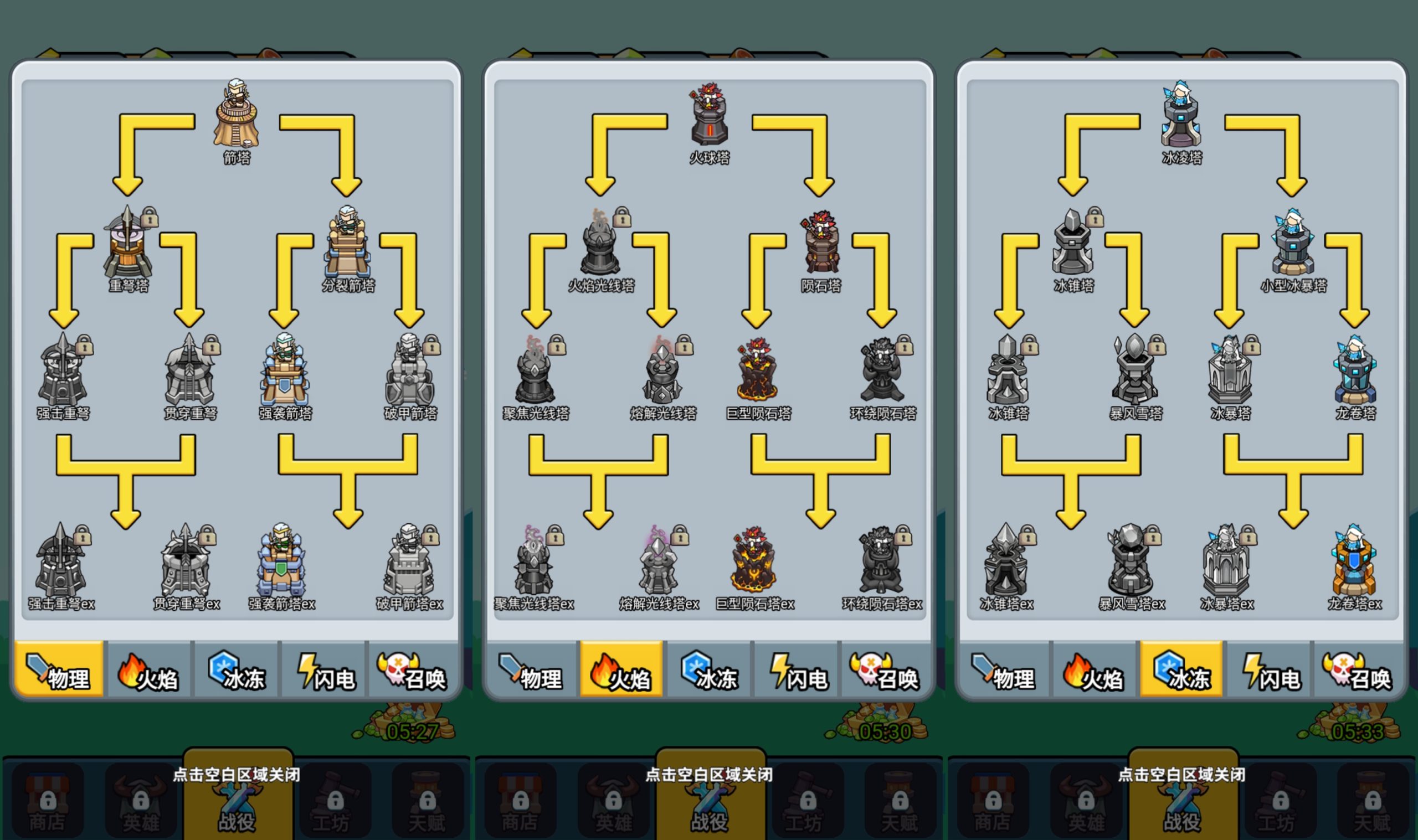Screen dimensions: 1418x840
Task: Inspect the locked 破甲箭塔 tower
Action: (x=410, y=371)
